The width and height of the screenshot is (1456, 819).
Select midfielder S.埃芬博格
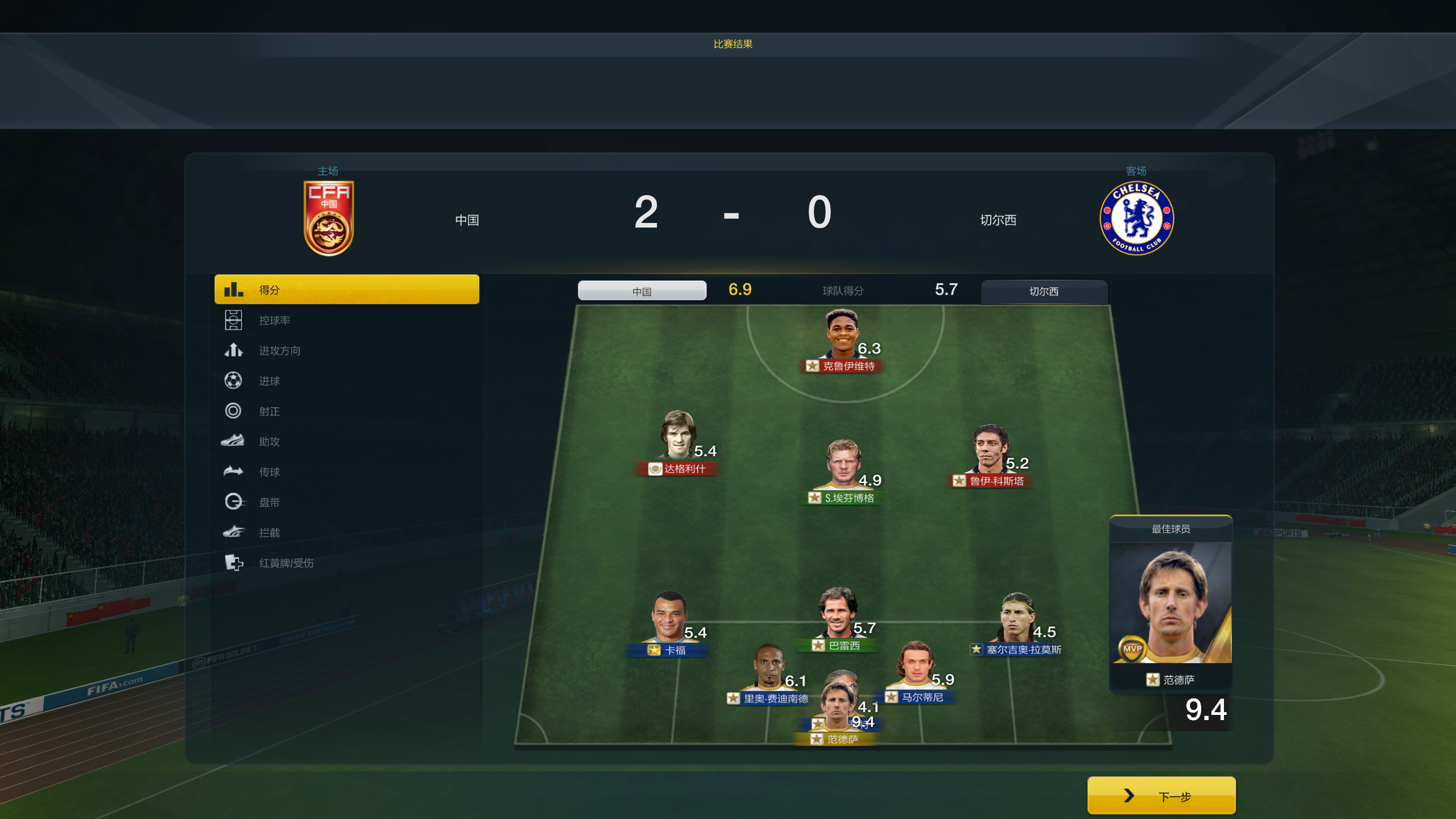(x=843, y=468)
